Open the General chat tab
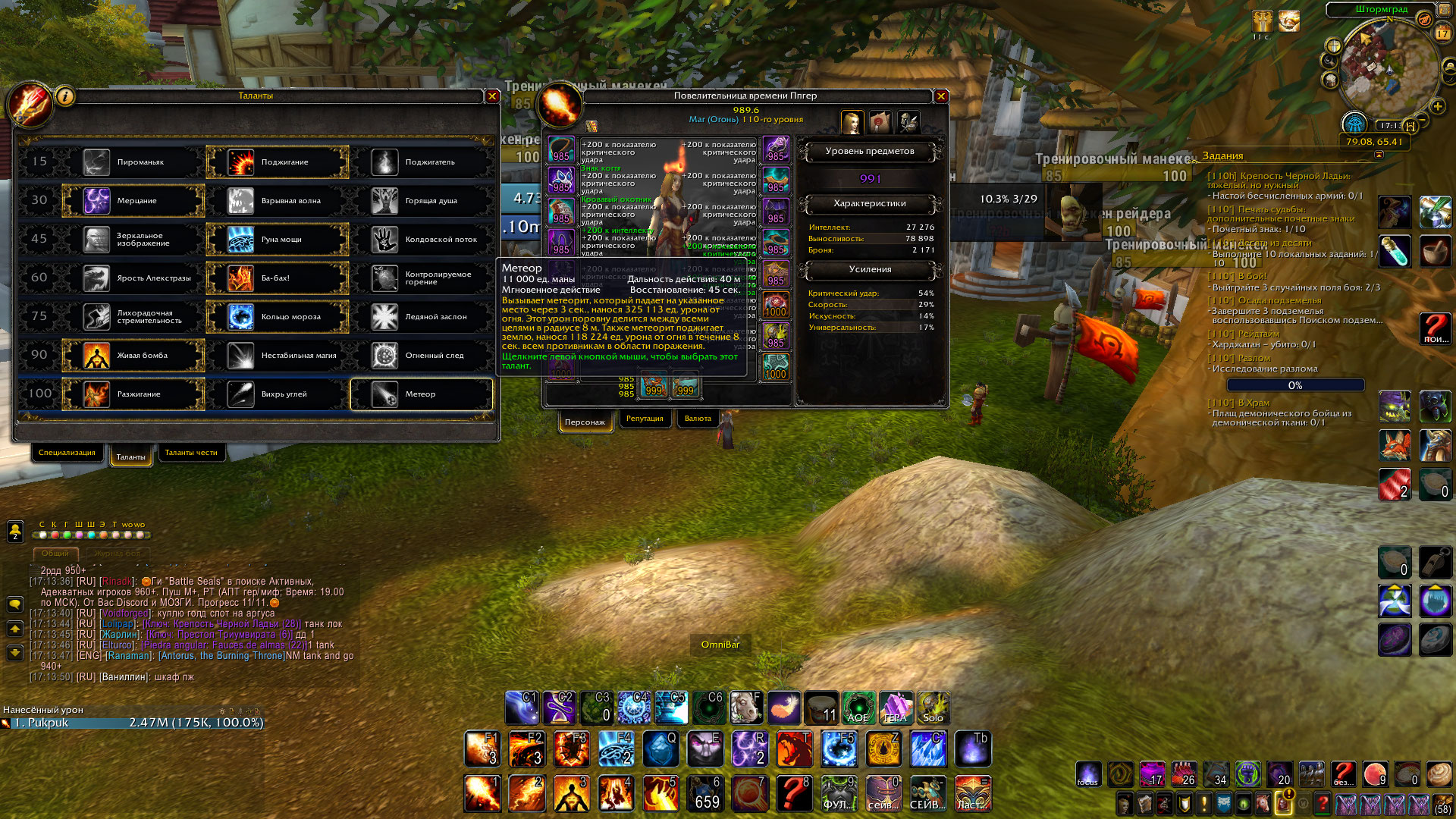Viewport: 1456px width, 819px height. 55,554
